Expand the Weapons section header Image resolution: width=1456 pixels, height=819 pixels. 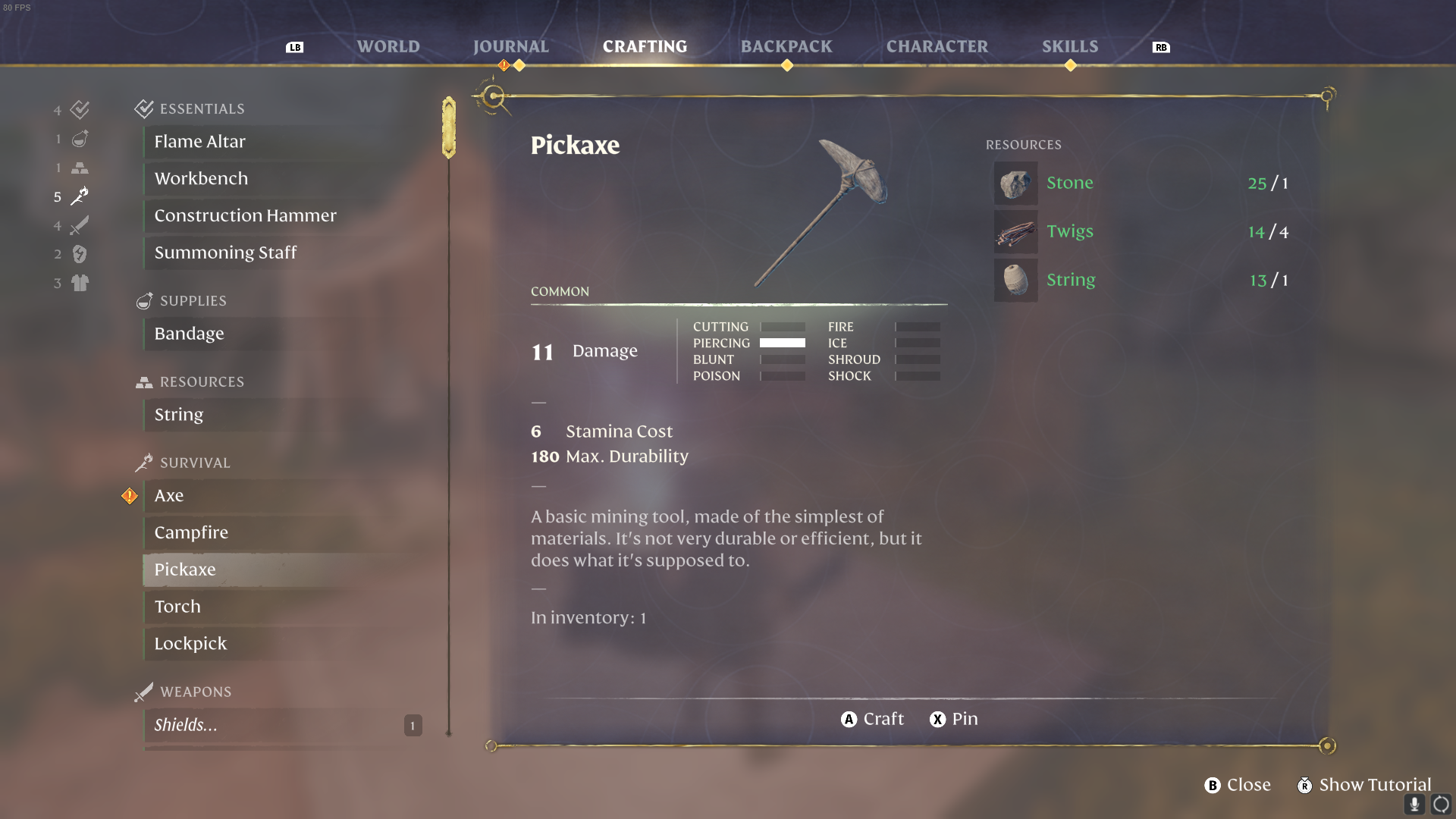point(196,692)
